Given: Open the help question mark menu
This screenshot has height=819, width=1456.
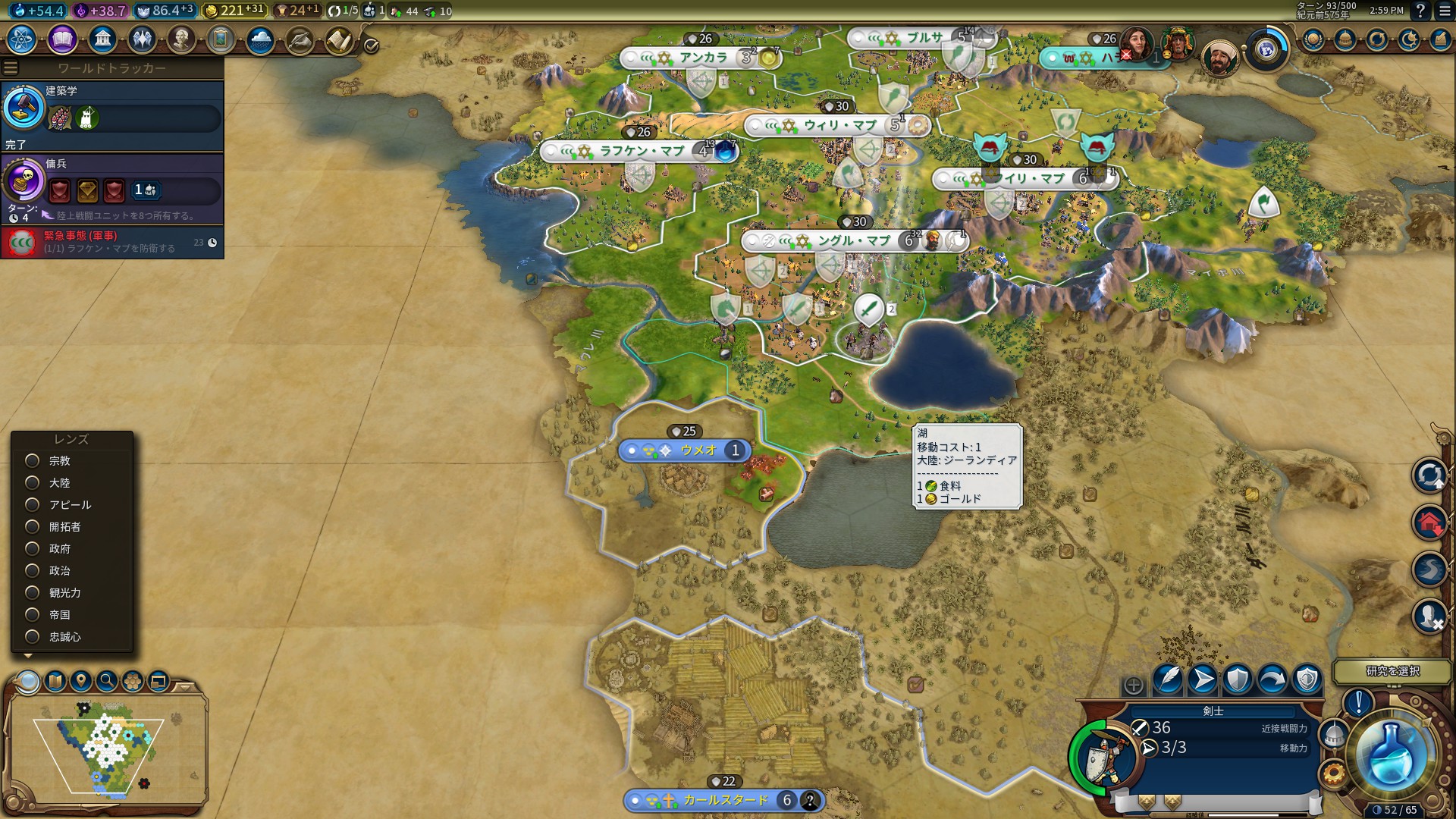Looking at the screenshot, I should click(x=1420, y=11).
